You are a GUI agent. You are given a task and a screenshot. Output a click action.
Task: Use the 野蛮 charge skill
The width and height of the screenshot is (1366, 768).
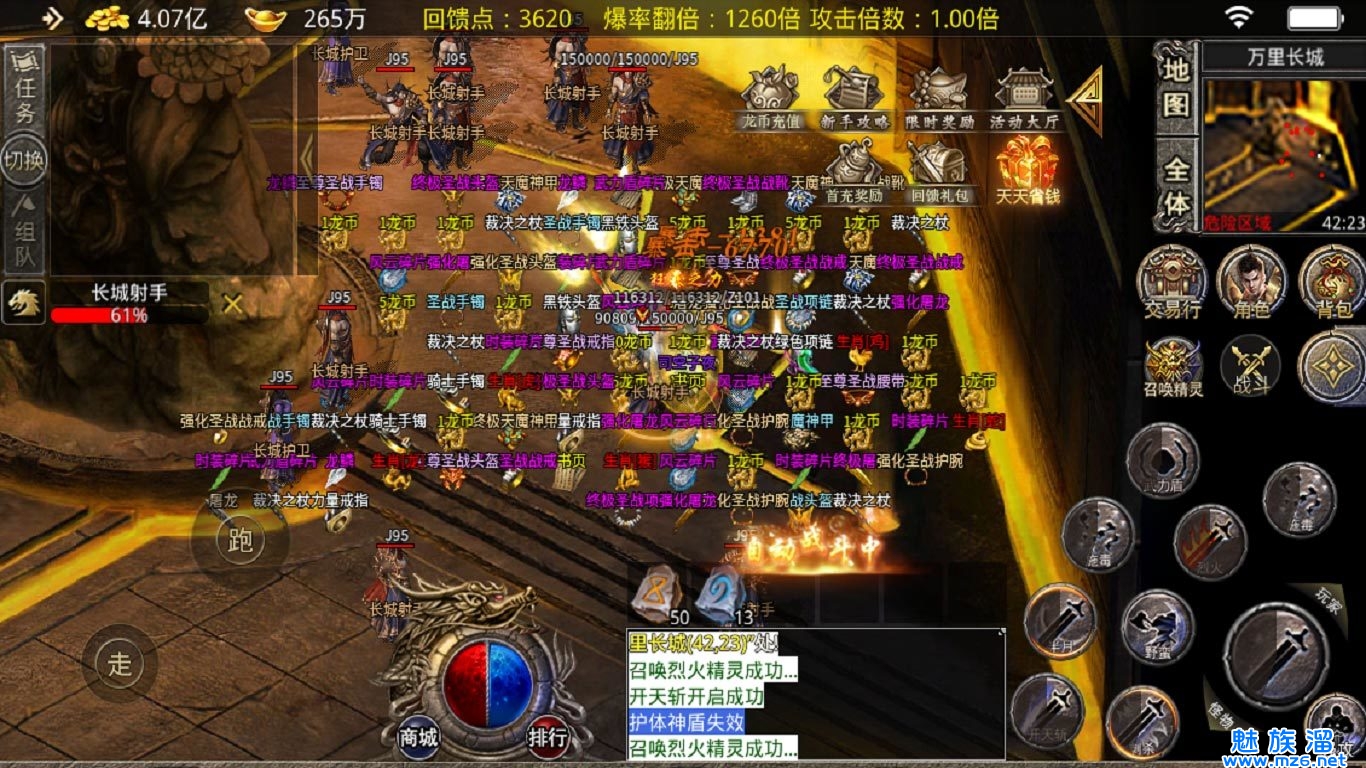tap(1158, 626)
